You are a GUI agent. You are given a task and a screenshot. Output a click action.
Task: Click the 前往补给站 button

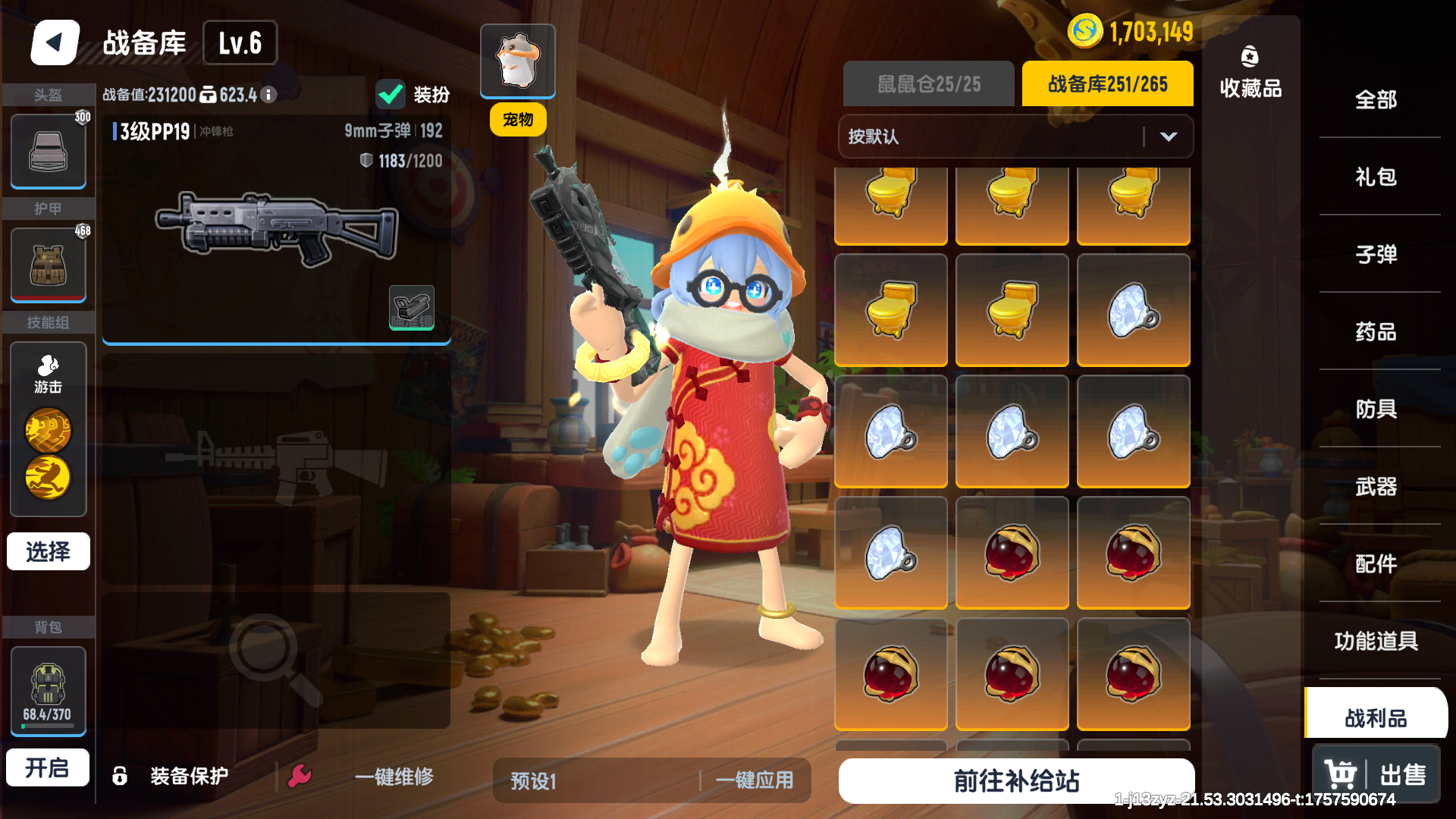pyautogui.click(x=1015, y=780)
